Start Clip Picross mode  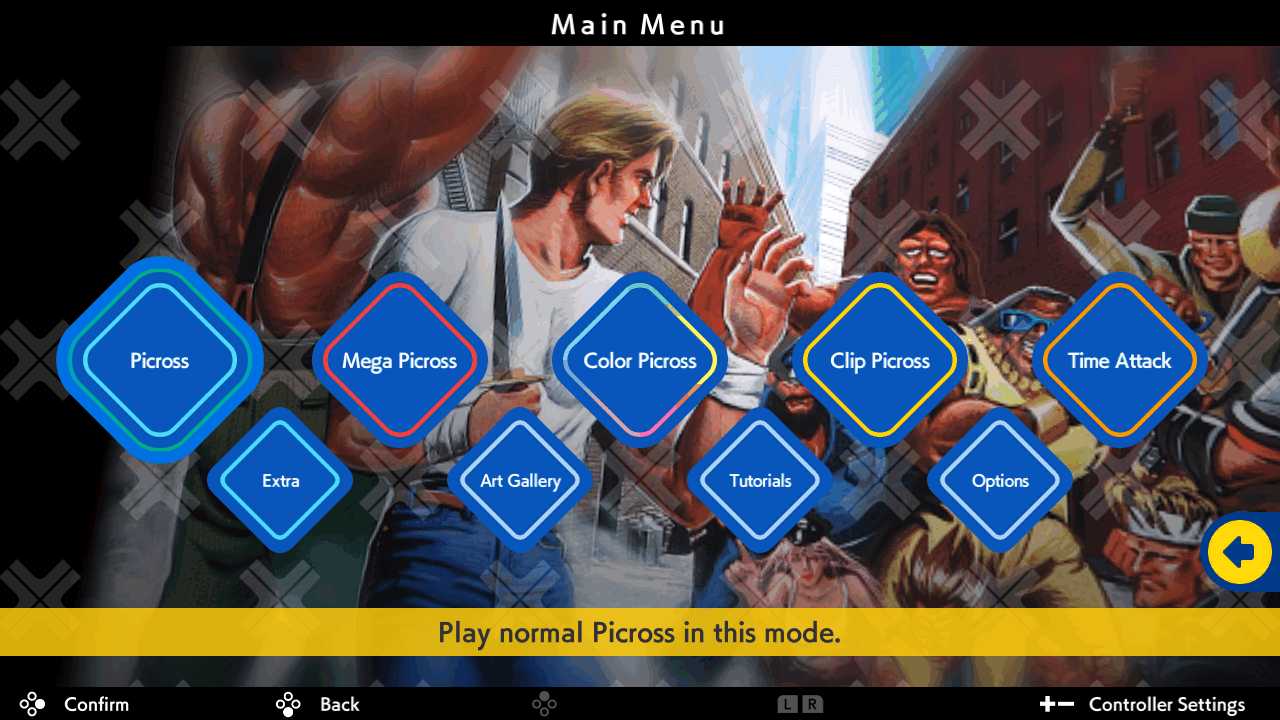pyautogui.click(x=880, y=361)
